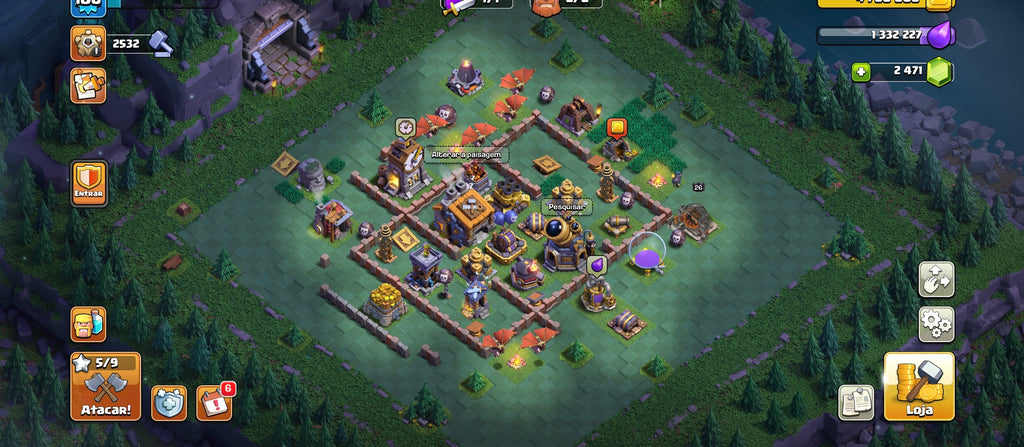Click the Entrar clan shield button

(x=89, y=183)
